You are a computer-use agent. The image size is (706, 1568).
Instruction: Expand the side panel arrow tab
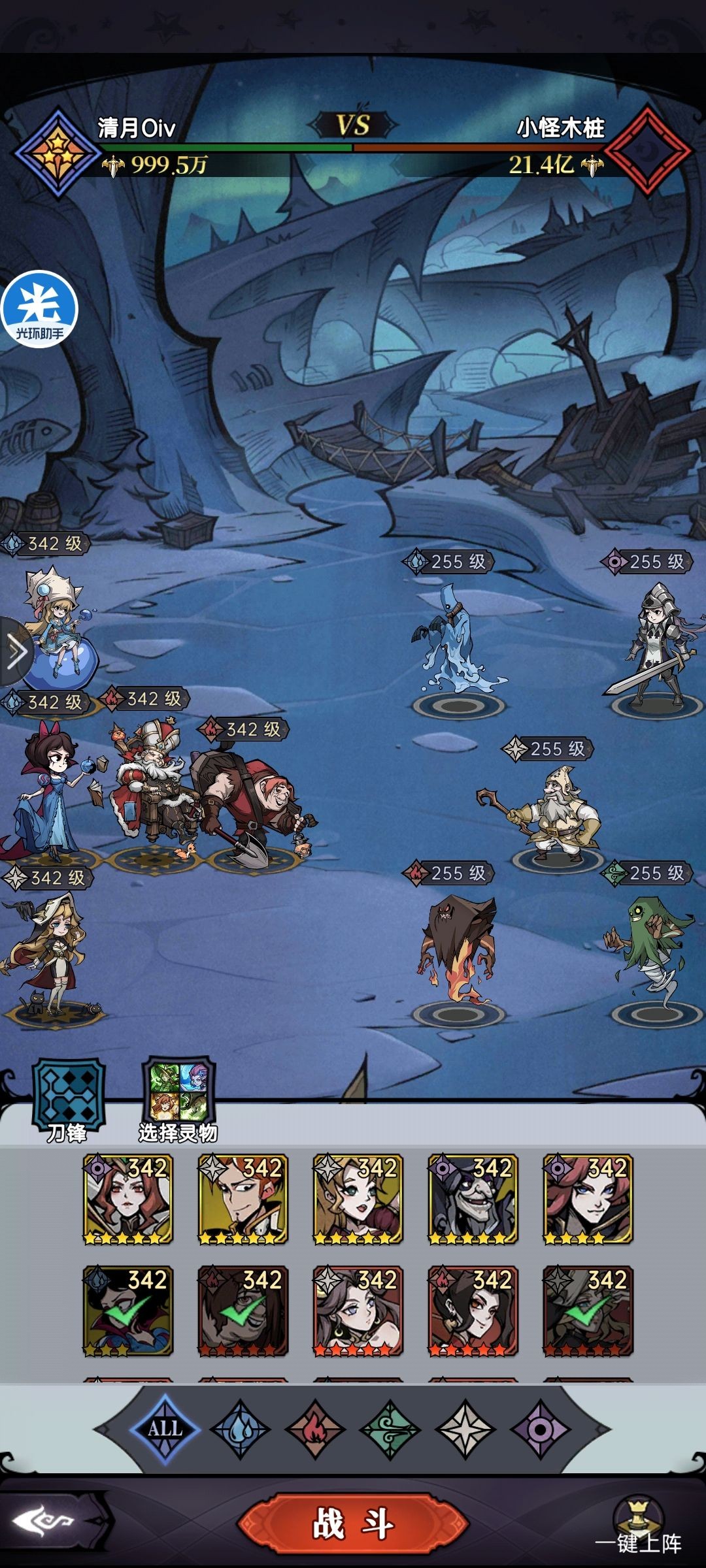pyautogui.click(x=16, y=651)
